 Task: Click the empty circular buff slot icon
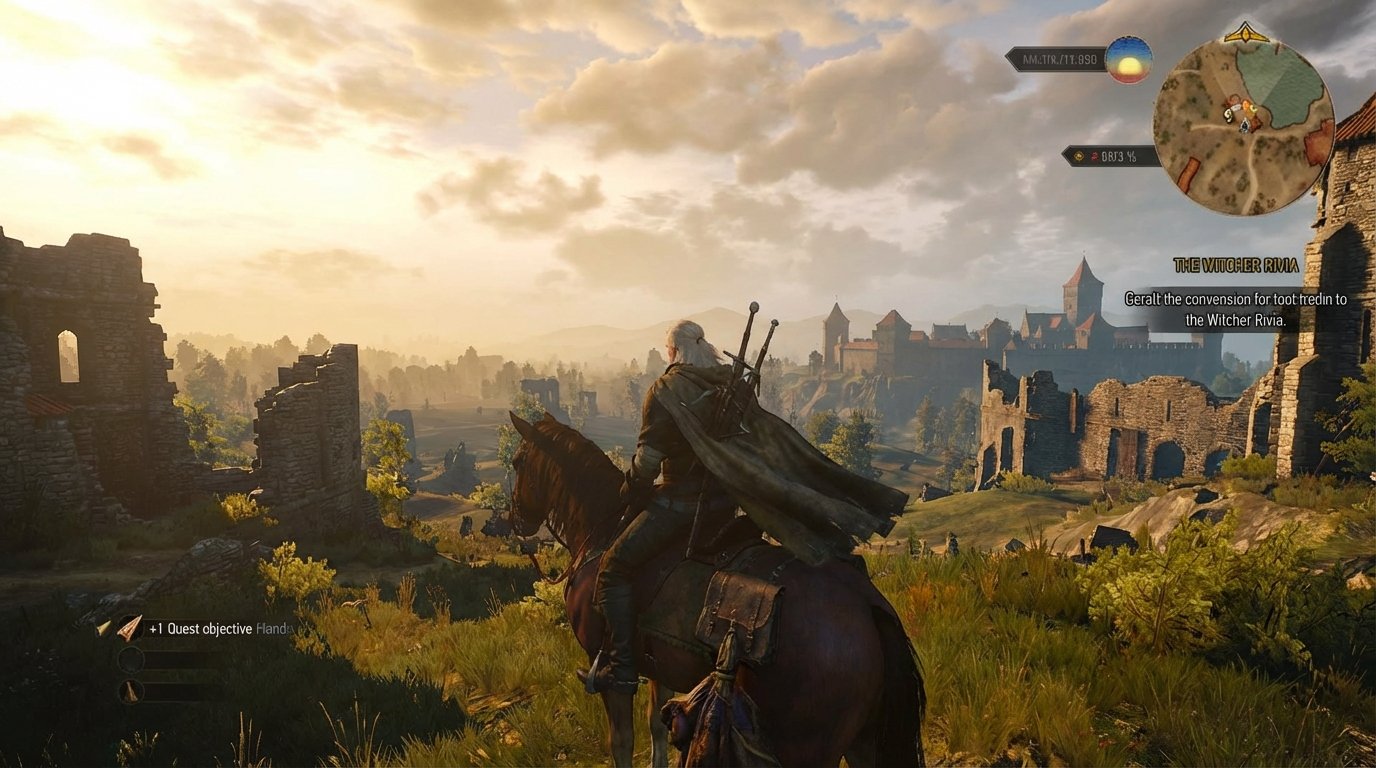(130, 658)
